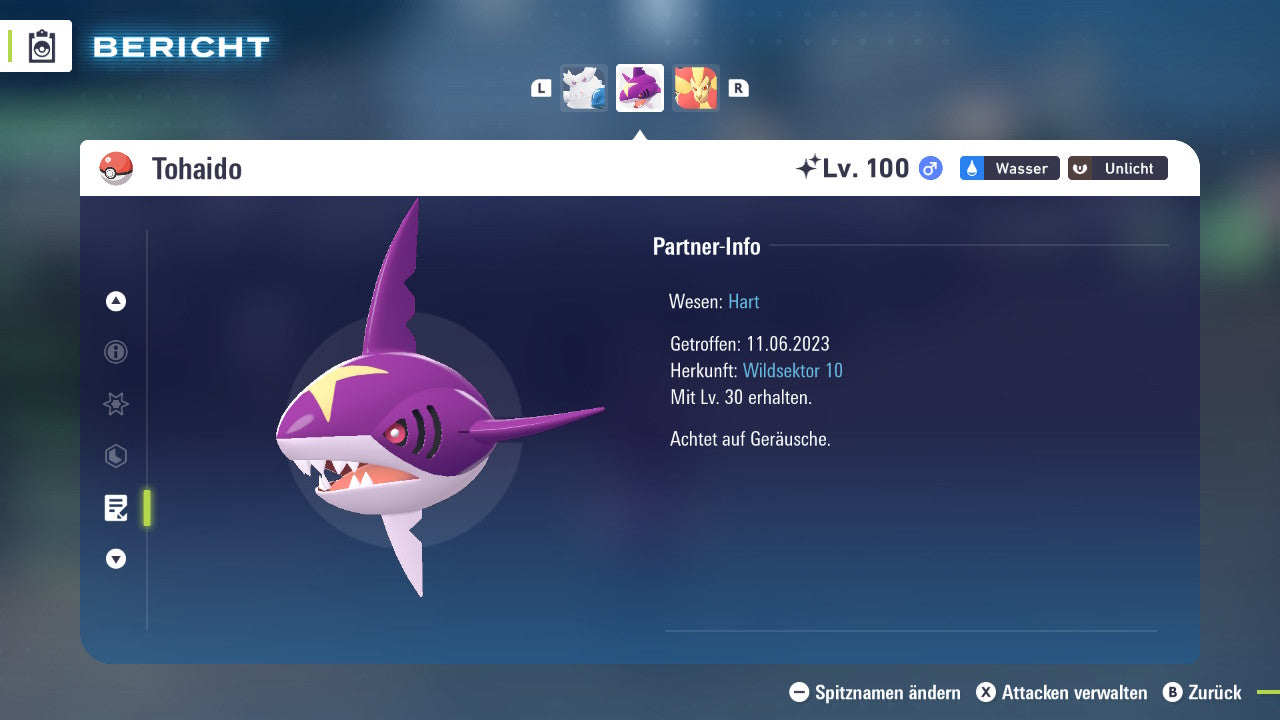1280x720 pixels.
Task: Select the BERICHT header tab
Action: (180, 46)
